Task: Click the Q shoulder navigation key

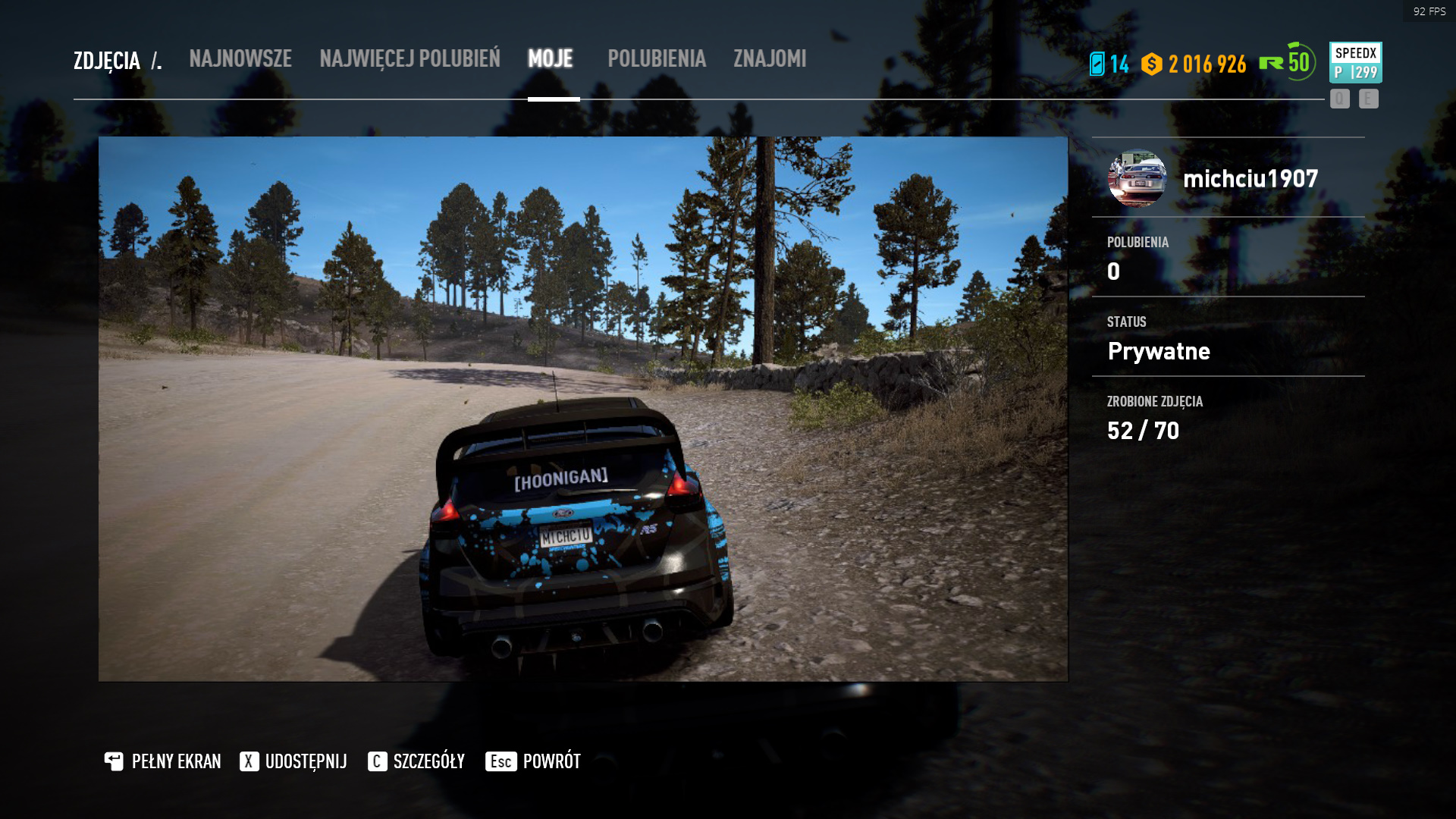Action: pos(1339,99)
